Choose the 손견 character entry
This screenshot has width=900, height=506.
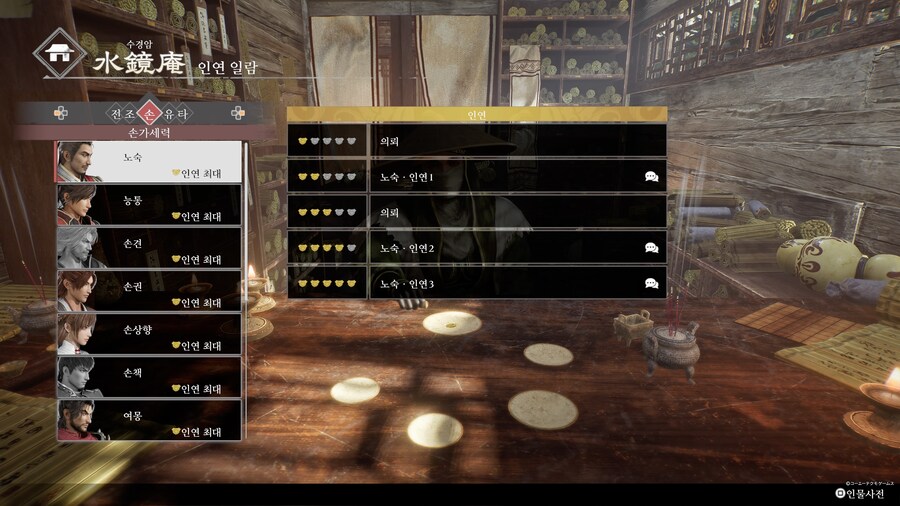[148, 248]
